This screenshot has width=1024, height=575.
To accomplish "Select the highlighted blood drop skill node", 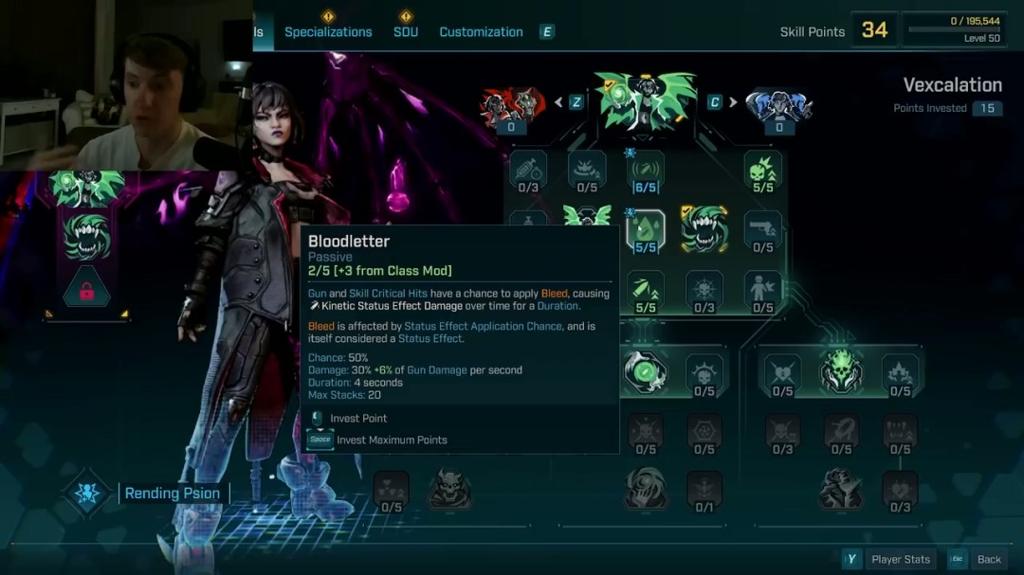I will [x=645, y=229].
